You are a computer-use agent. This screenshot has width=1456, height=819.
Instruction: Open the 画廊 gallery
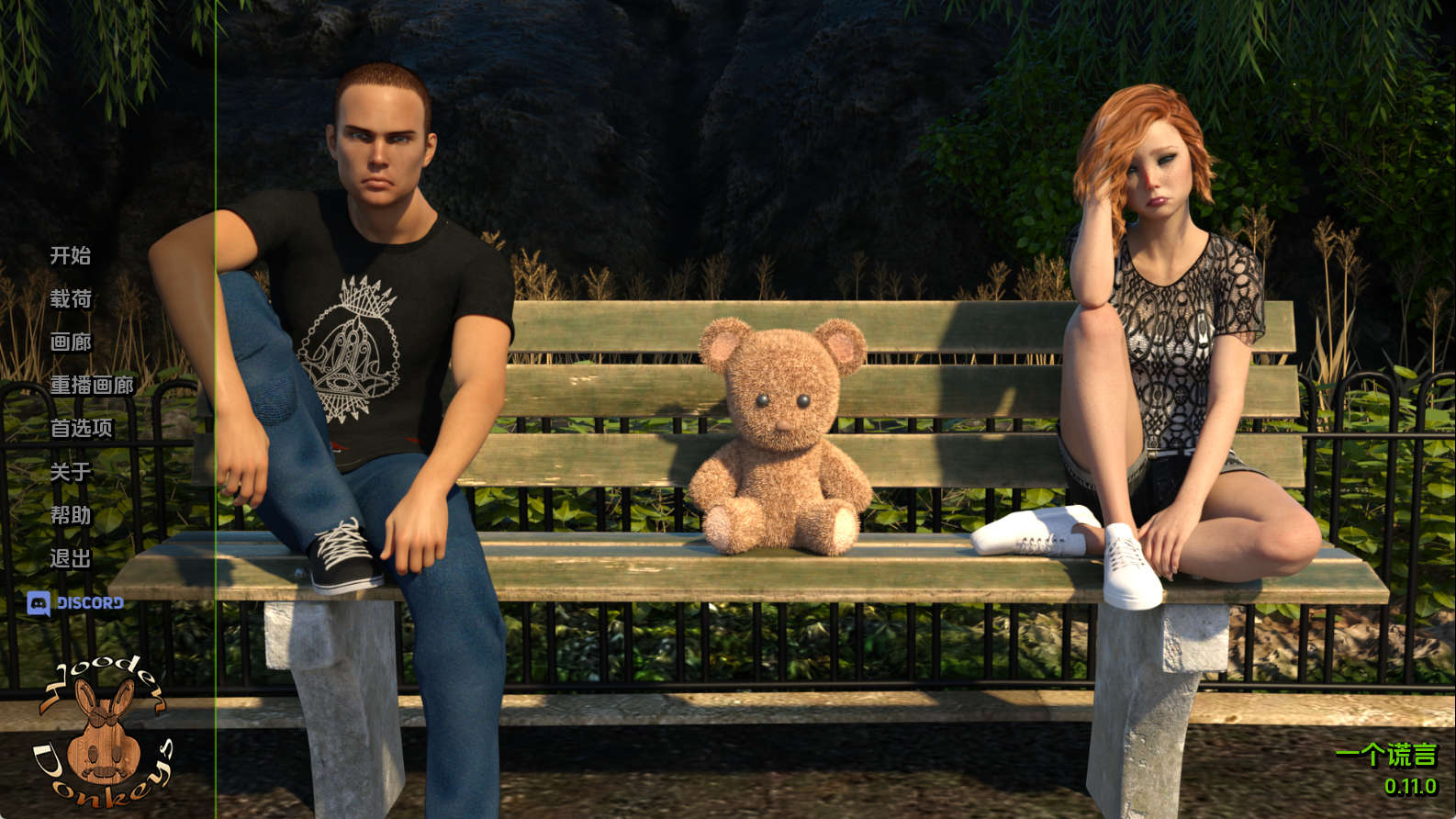click(71, 342)
